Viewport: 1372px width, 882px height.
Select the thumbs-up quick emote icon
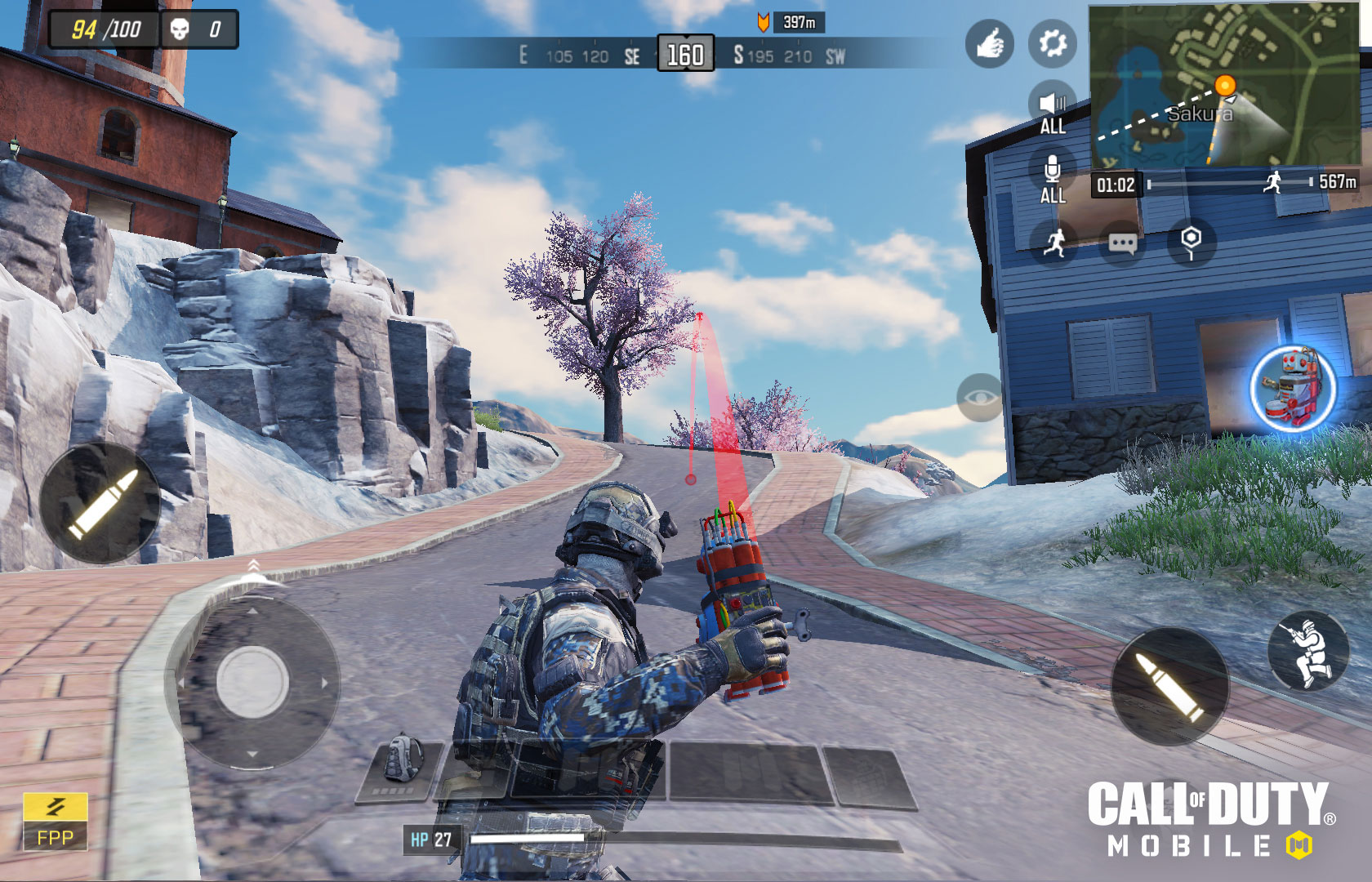pos(989,45)
